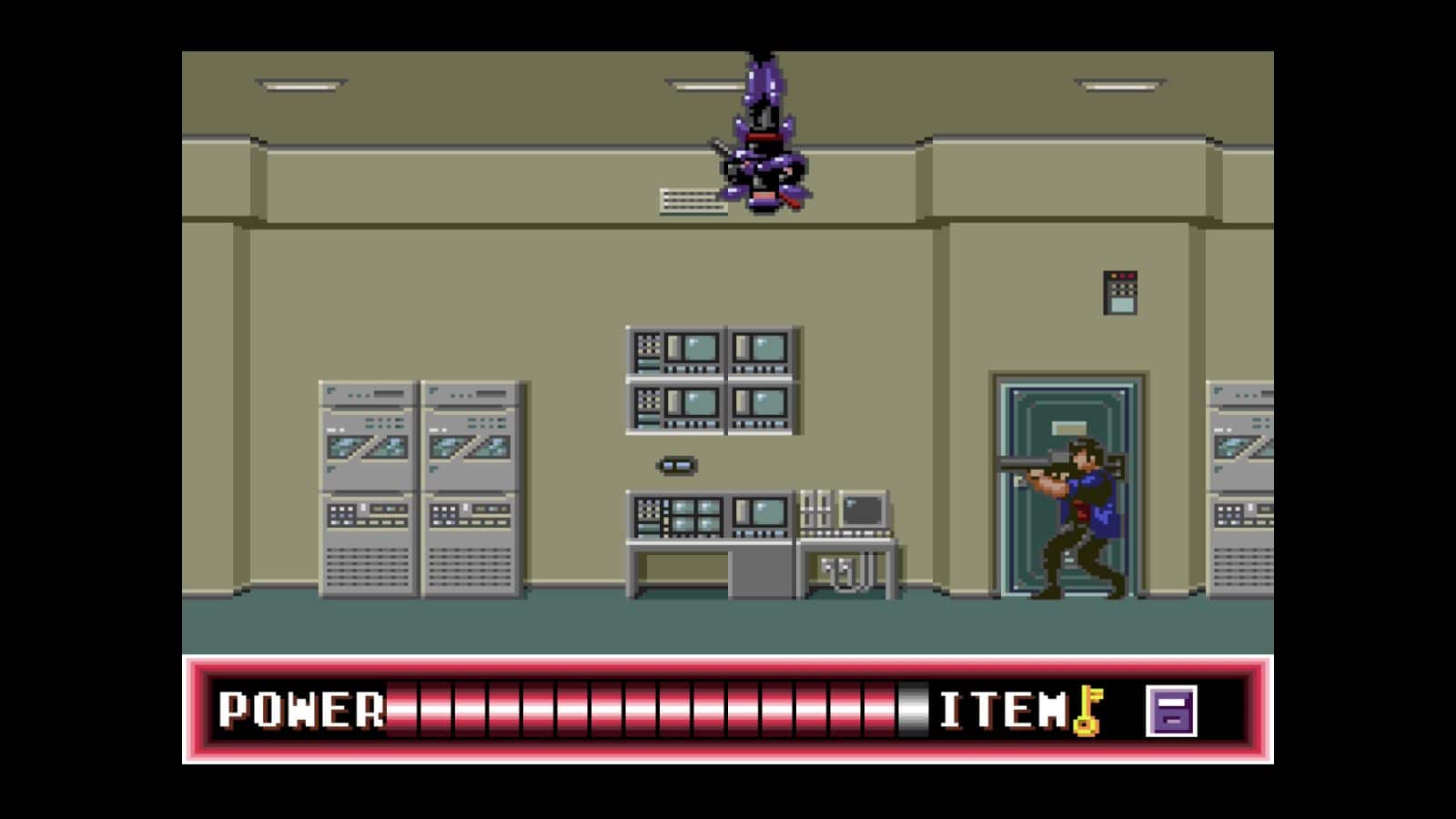Select the gold key item icon
Image resolution: width=1456 pixels, height=819 pixels.
click(1087, 710)
